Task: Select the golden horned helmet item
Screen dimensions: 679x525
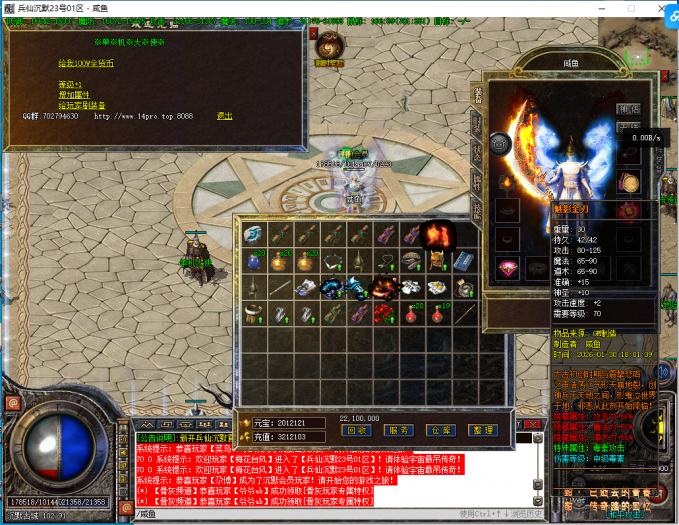Action: (437, 259)
